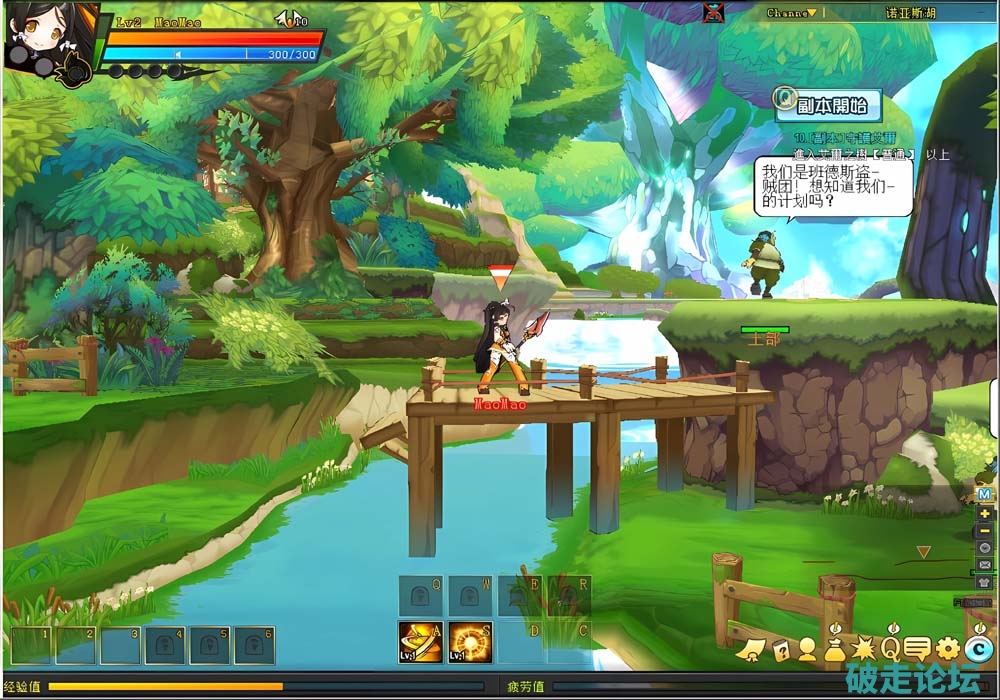
Task: Open the money bag inventory icon
Action: click(x=834, y=650)
